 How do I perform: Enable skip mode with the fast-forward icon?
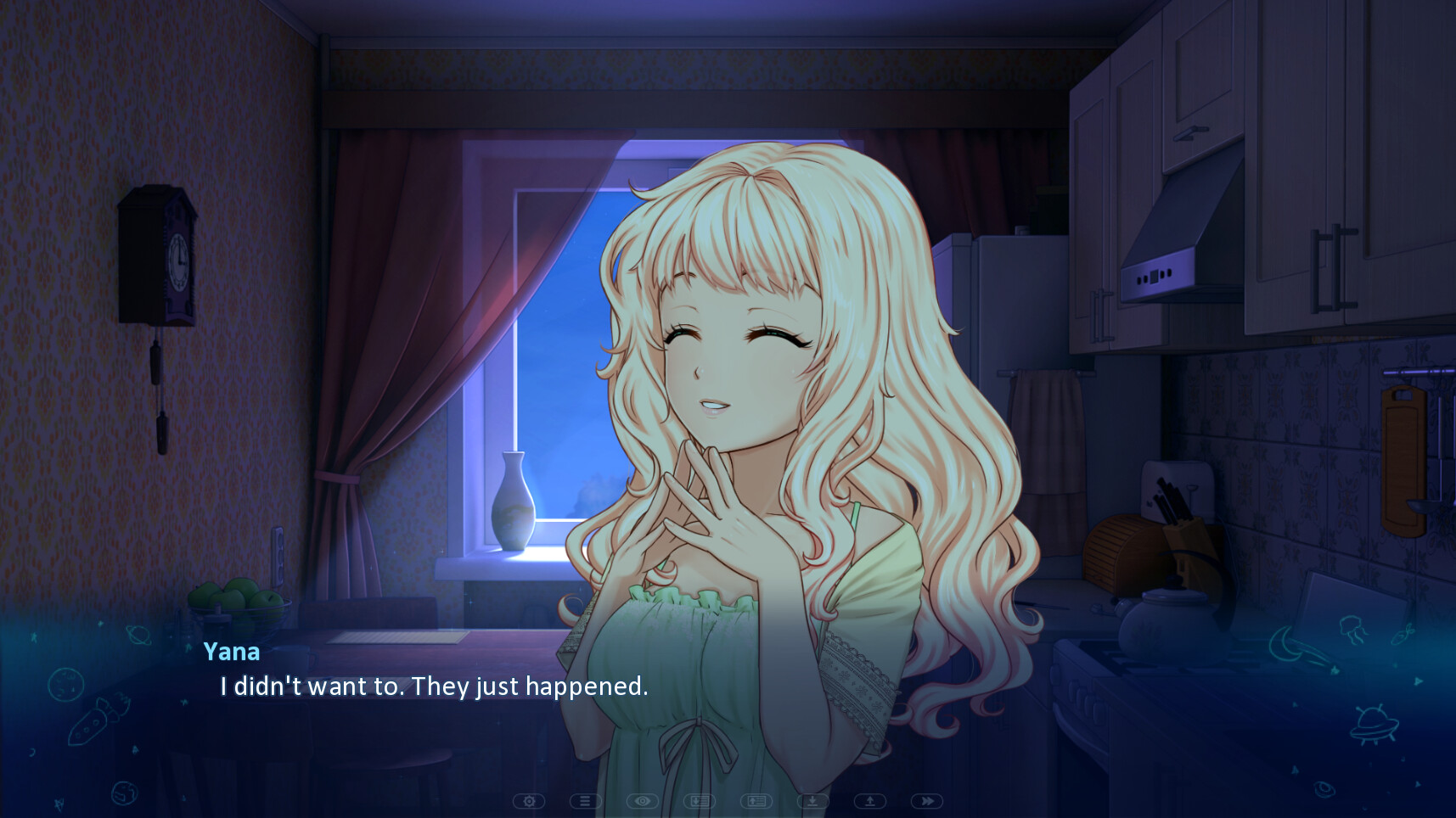point(925,800)
